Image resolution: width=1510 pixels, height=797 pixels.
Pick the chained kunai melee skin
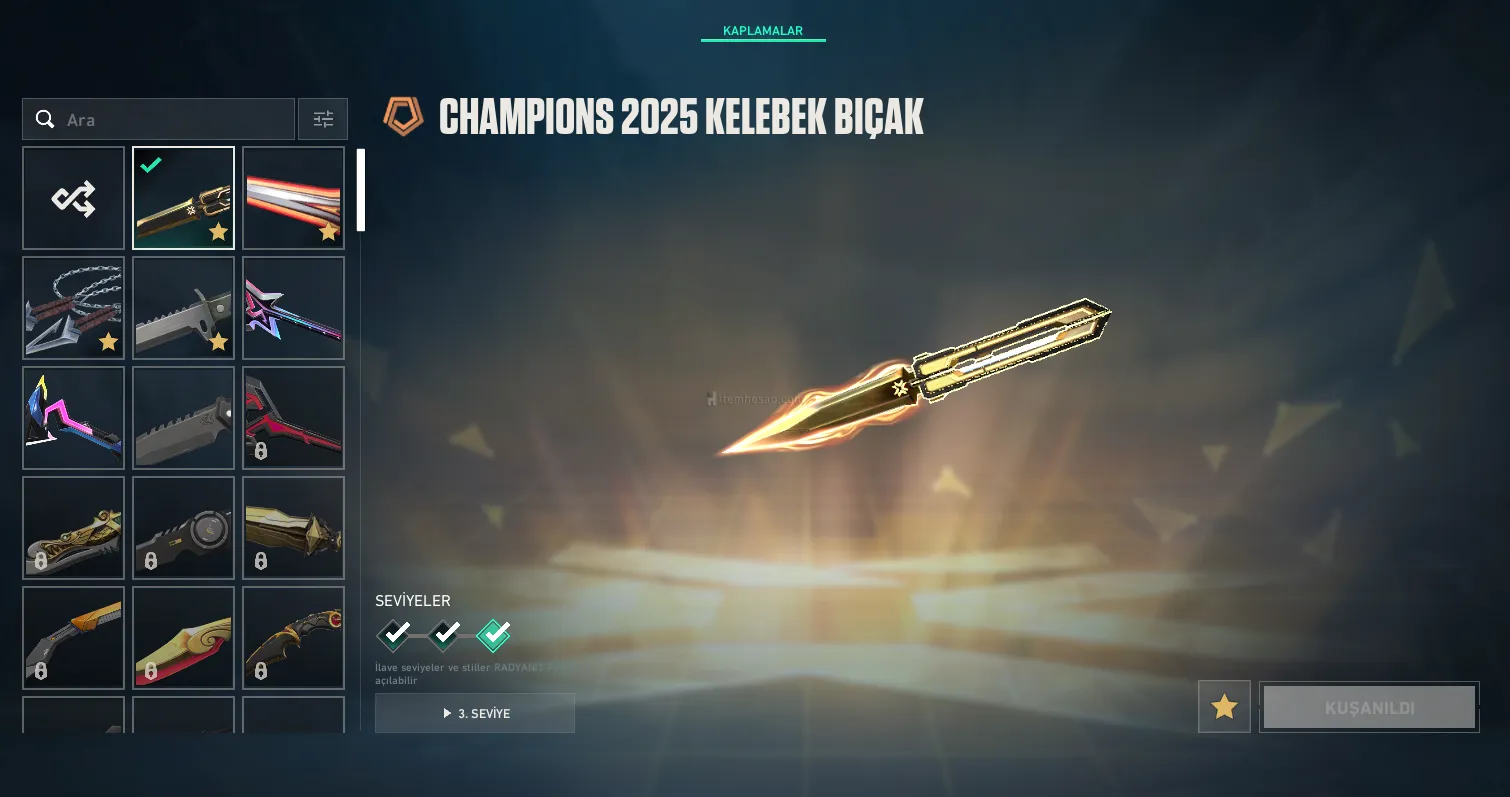click(x=74, y=308)
